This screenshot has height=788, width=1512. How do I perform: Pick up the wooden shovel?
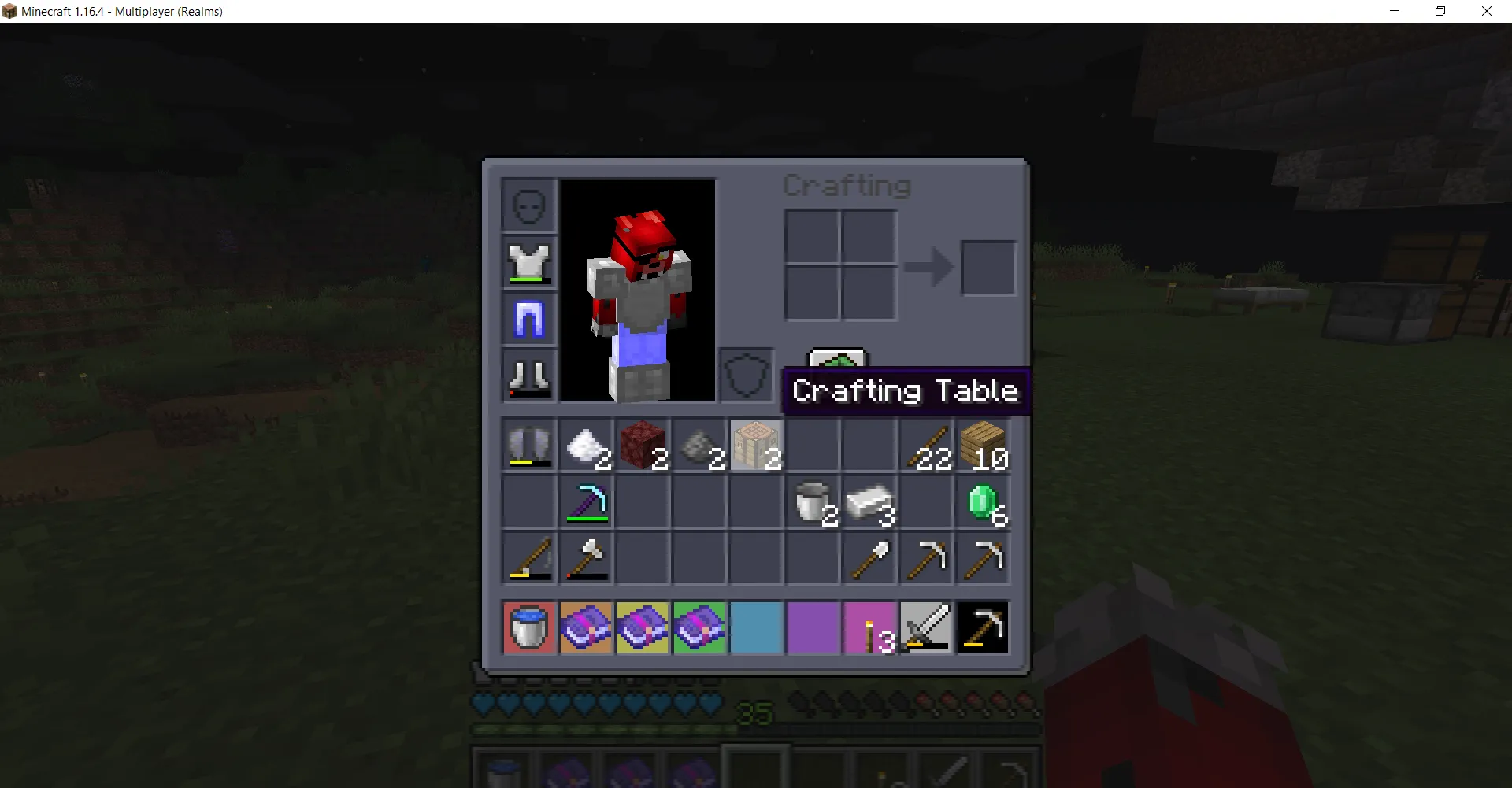click(869, 559)
